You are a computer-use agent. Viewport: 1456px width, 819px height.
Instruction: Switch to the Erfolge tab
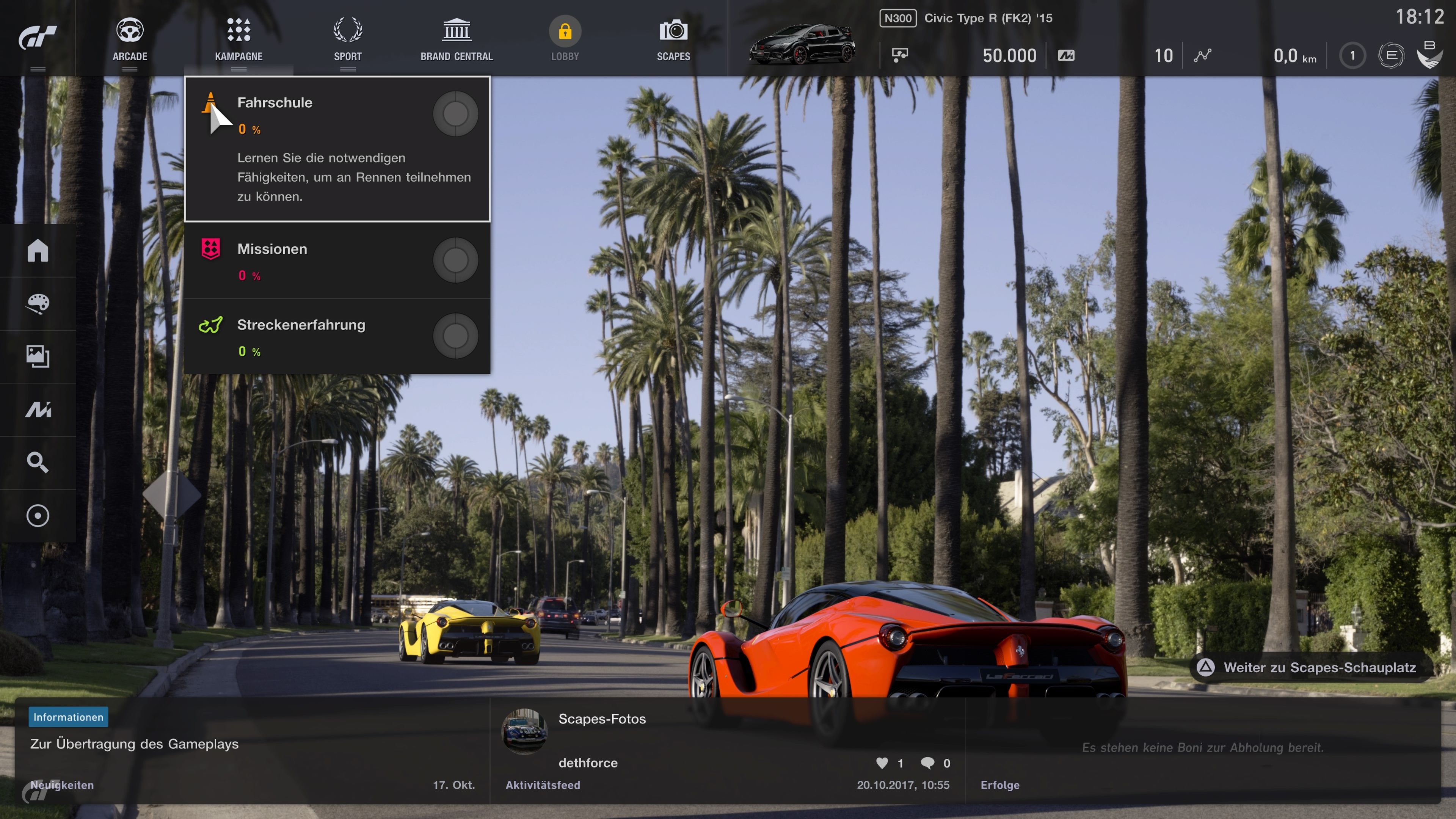[1000, 785]
